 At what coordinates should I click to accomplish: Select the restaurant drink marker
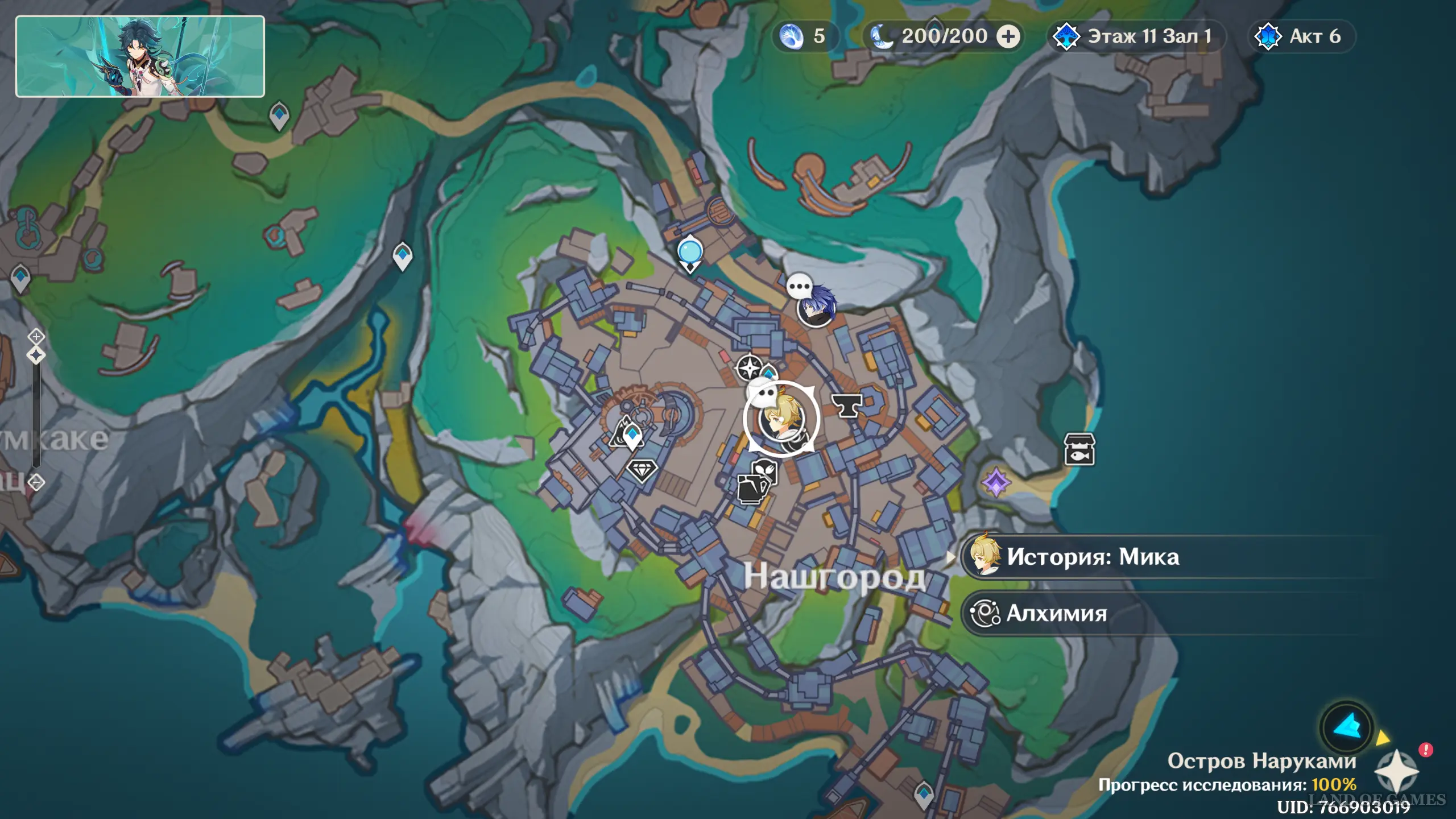click(x=752, y=489)
